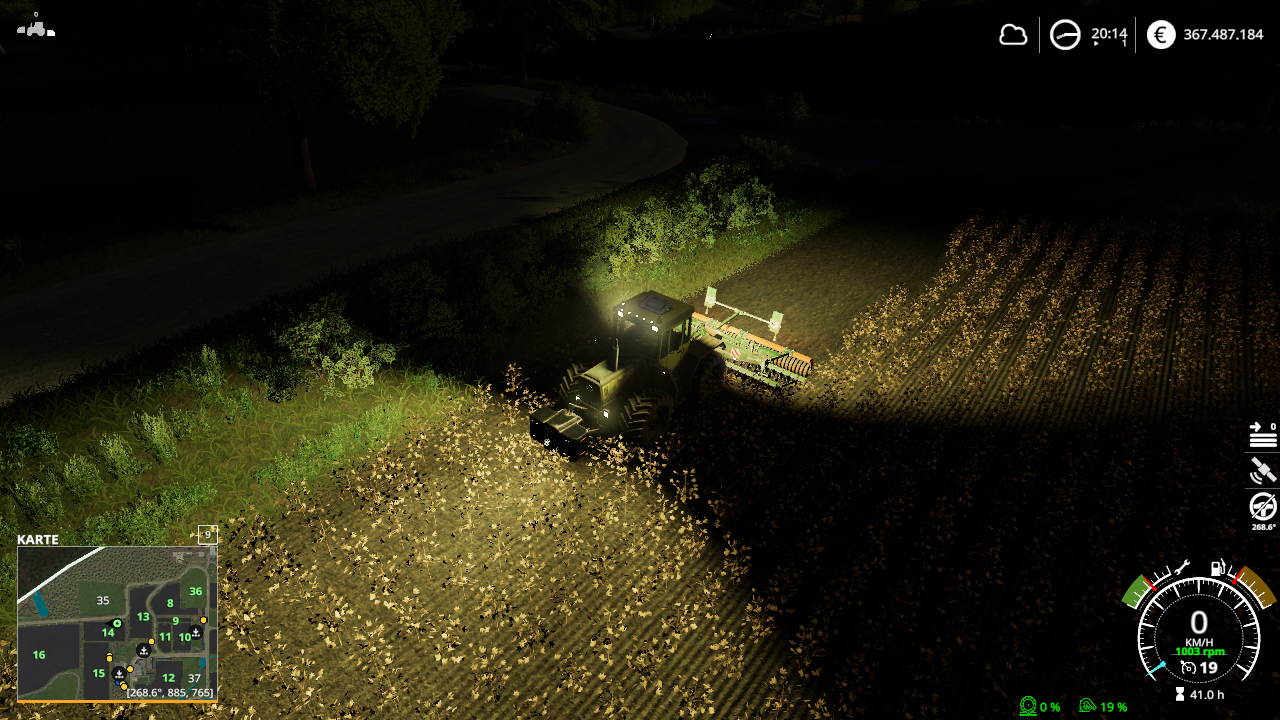Image resolution: width=1280 pixels, height=720 pixels.
Task: Select field 35 on the minimap
Action: 102,601
